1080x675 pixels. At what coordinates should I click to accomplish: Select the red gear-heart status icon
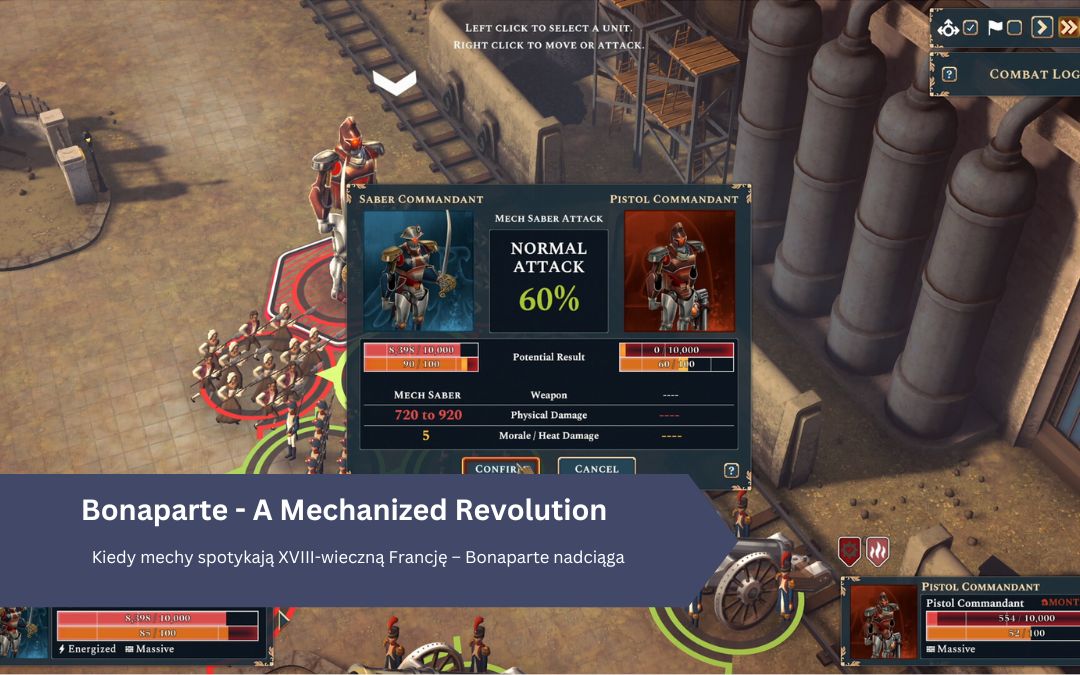click(850, 551)
